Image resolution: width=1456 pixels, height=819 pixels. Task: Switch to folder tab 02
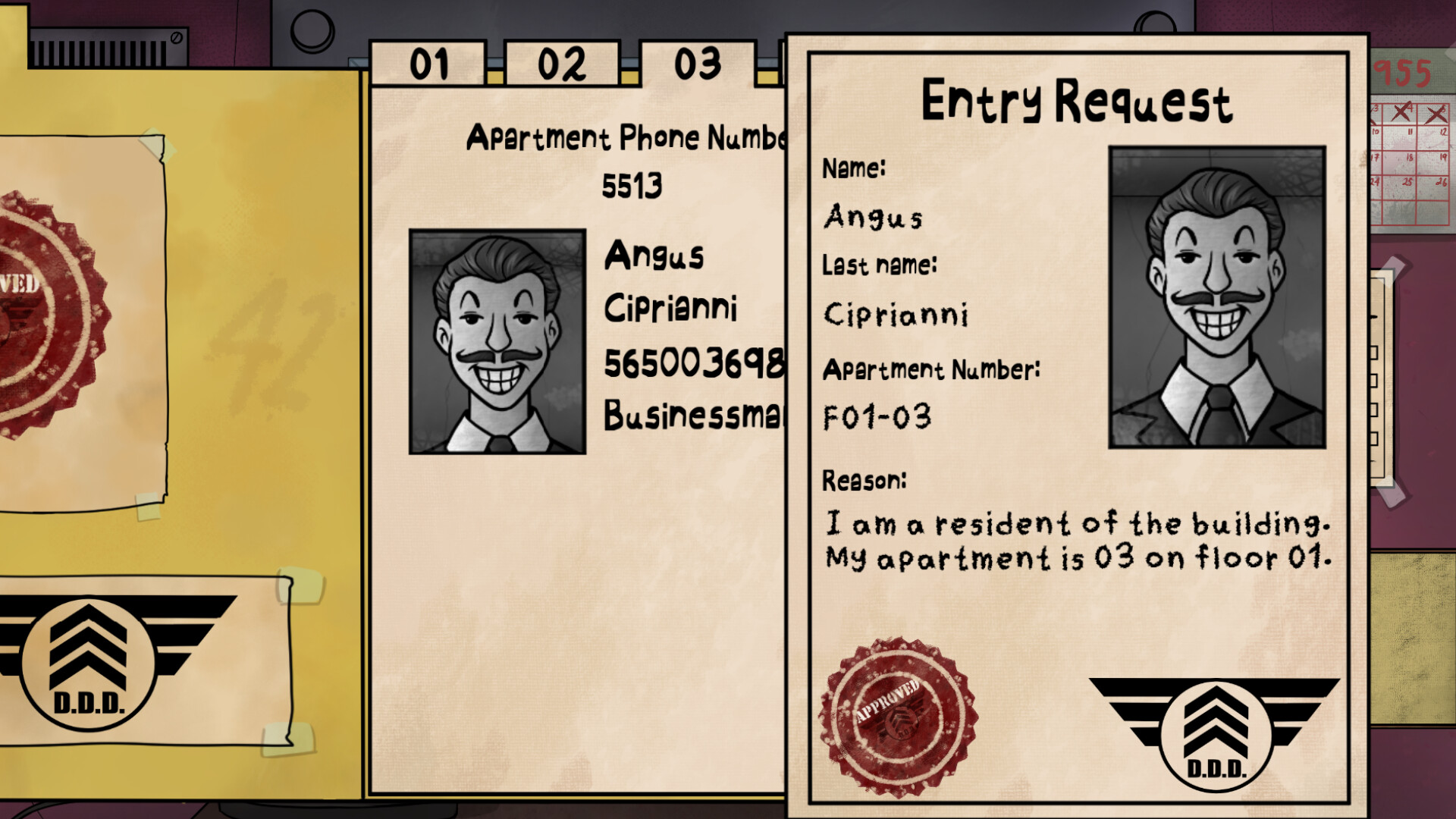click(x=559, y=64)
